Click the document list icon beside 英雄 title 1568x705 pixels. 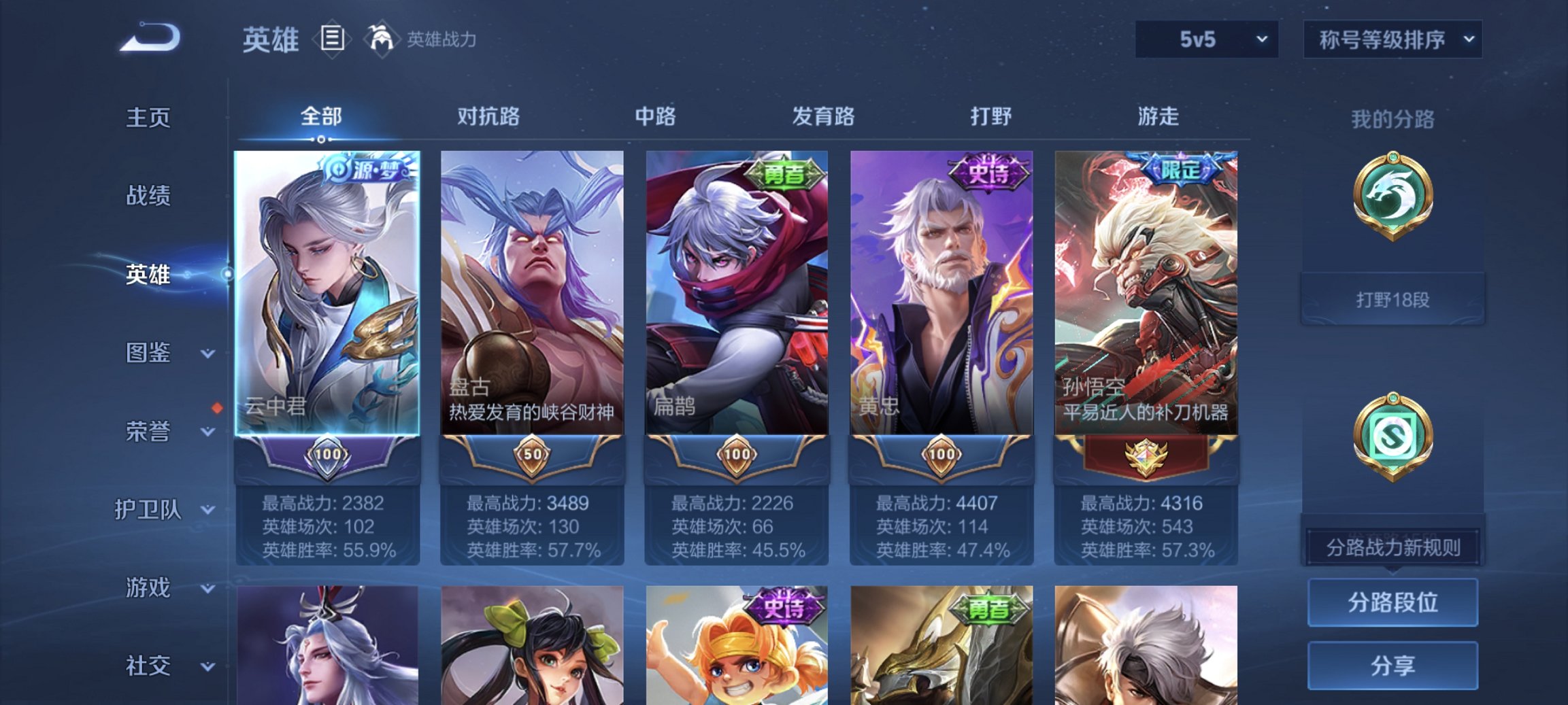(x=333, y=39)
